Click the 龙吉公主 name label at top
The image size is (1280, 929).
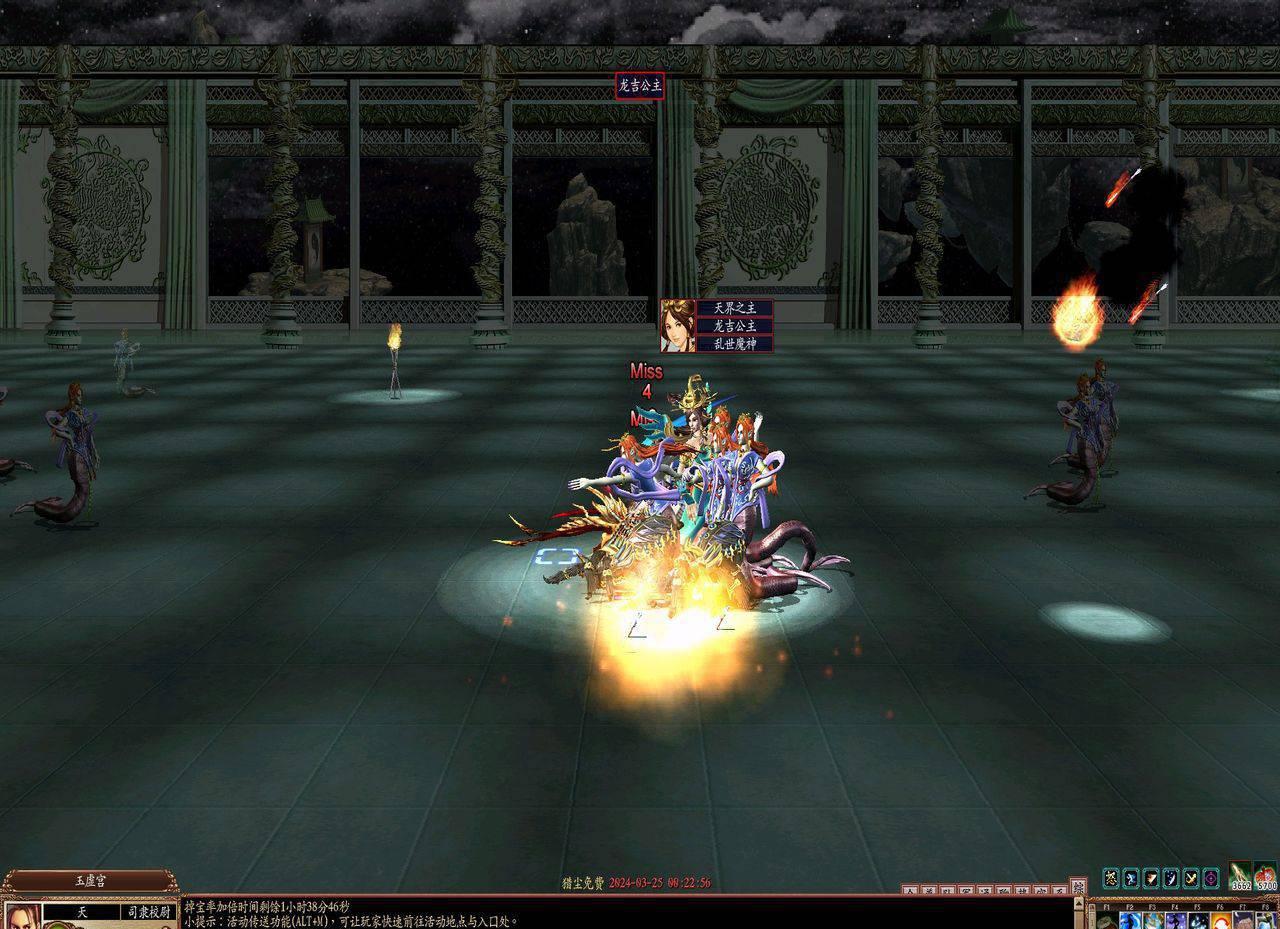click(x=639, y=86)
